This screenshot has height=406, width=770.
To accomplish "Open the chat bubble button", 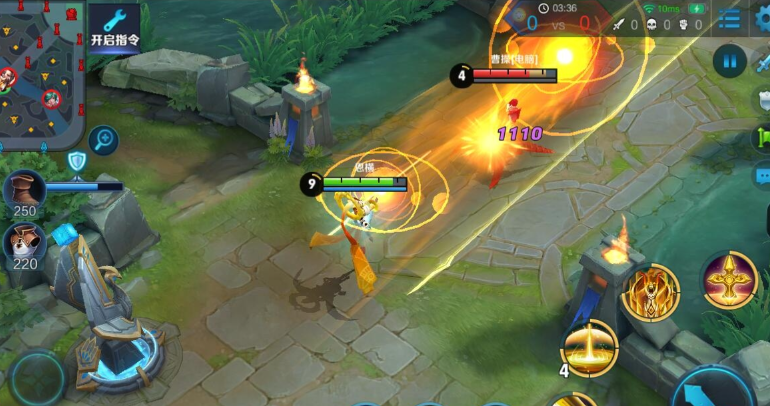I will [x=763, y=176].
